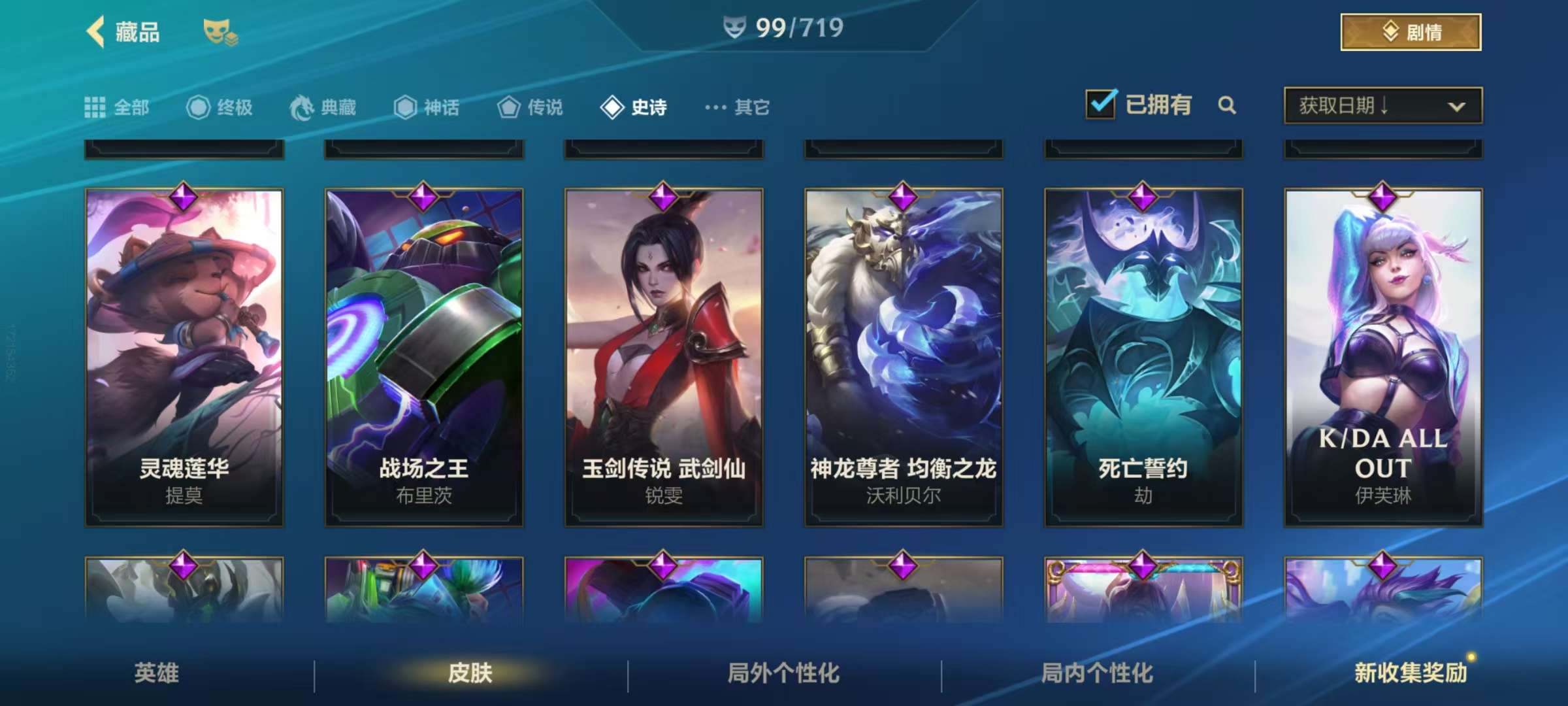Click the golden mask collection icon
The image size is (1568, 706).
(x=220, y=32)
